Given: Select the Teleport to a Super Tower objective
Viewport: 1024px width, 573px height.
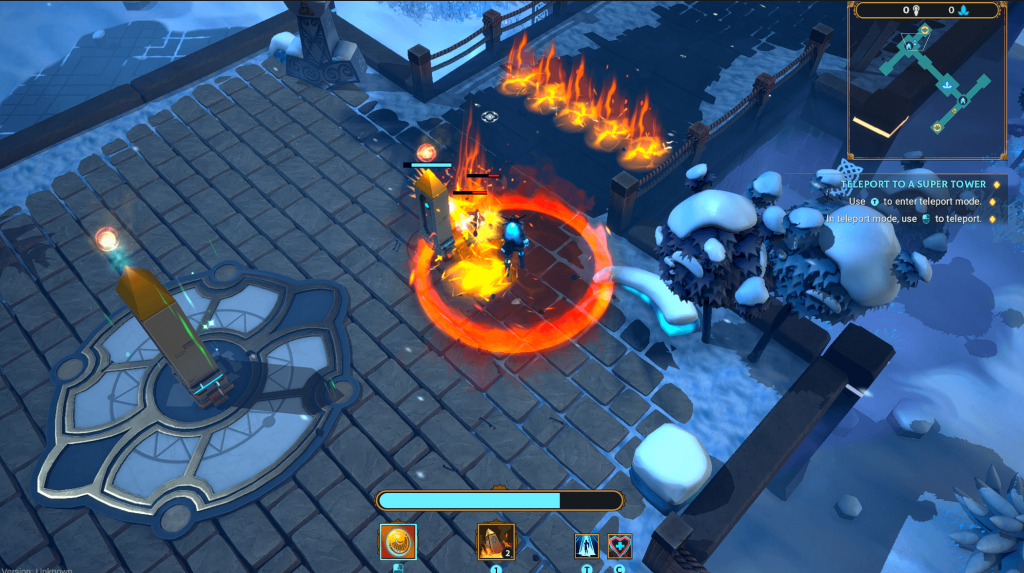Looking at the screenshot, I should click(x=913, y=184).
